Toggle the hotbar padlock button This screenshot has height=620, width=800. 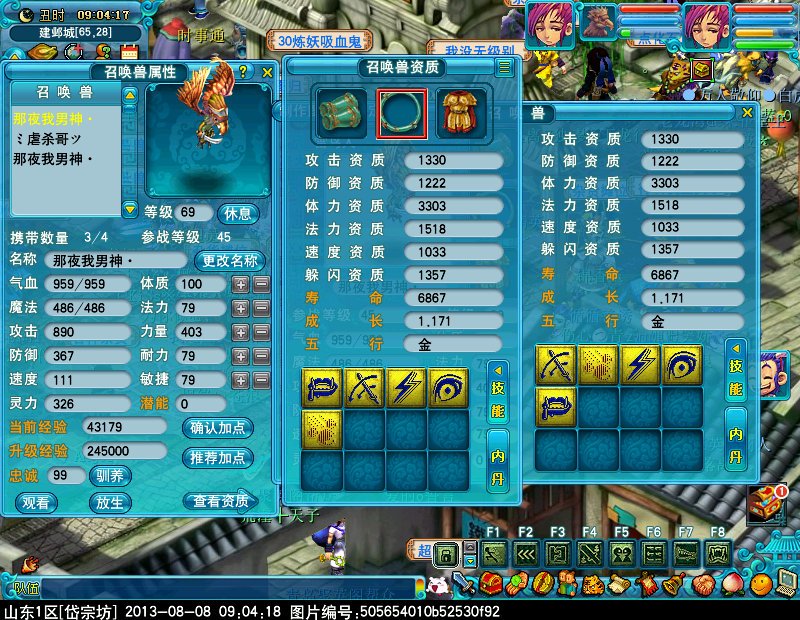click(x=446, y=553)
